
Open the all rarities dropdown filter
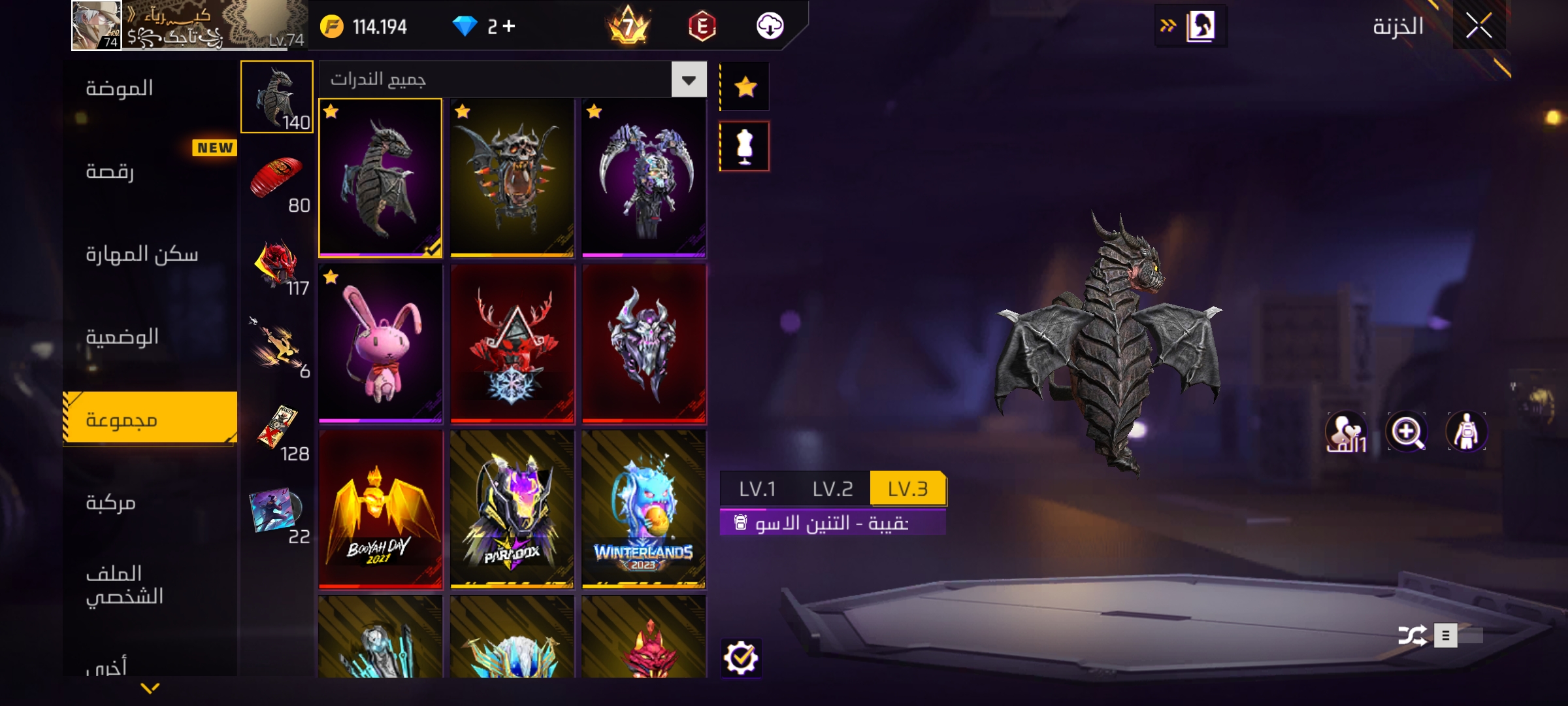coord(689,80)
